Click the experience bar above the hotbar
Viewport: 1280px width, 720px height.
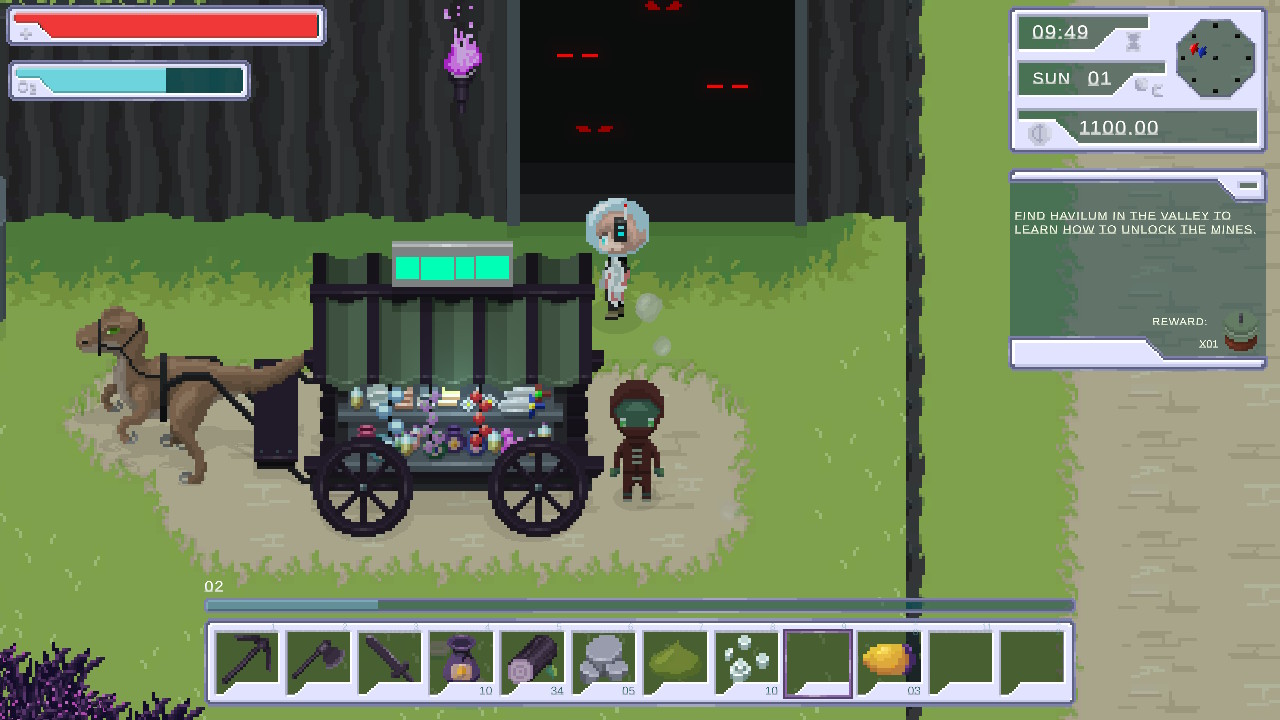[640, 604]
